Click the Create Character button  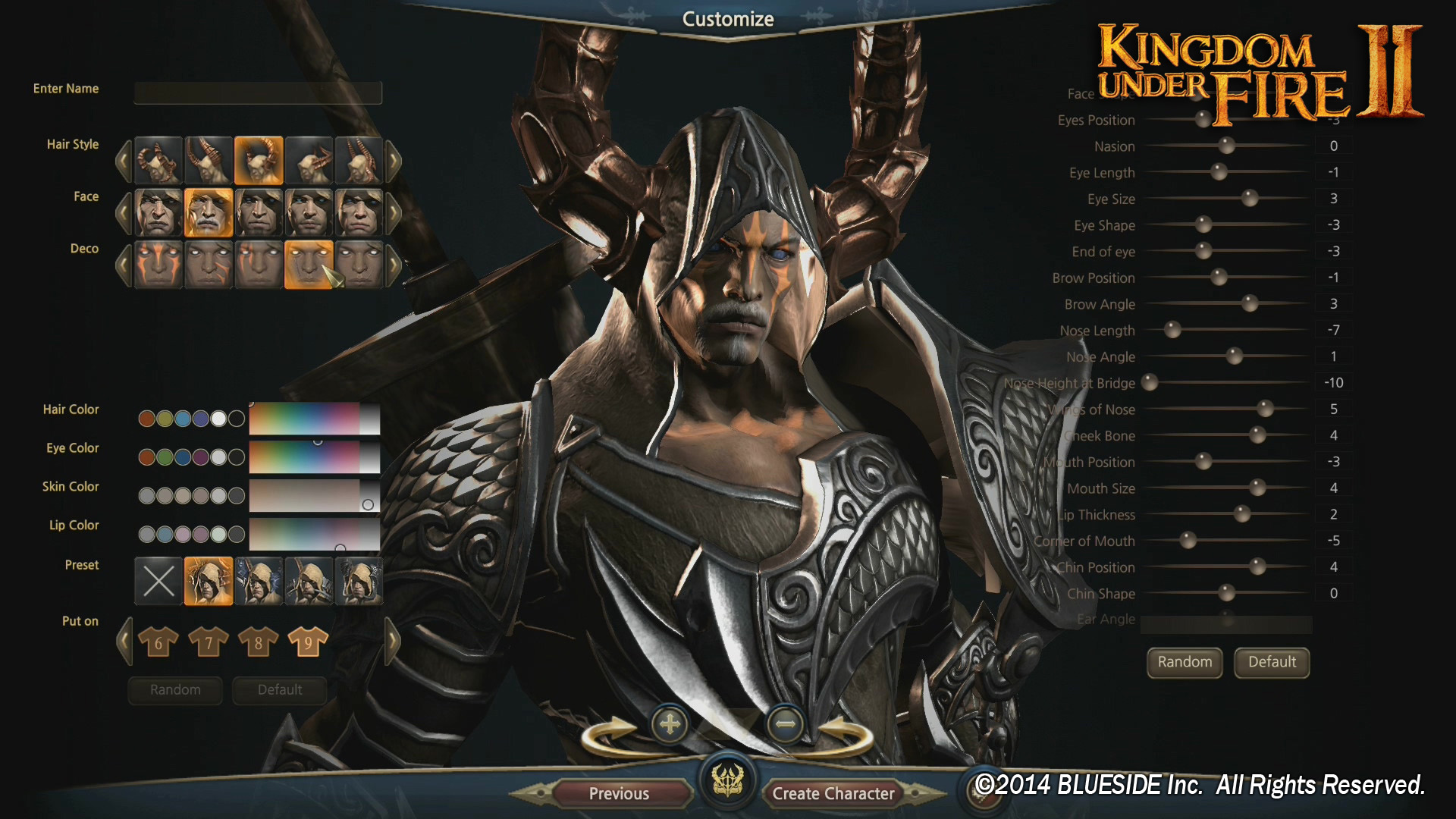[x=833, y=793]
